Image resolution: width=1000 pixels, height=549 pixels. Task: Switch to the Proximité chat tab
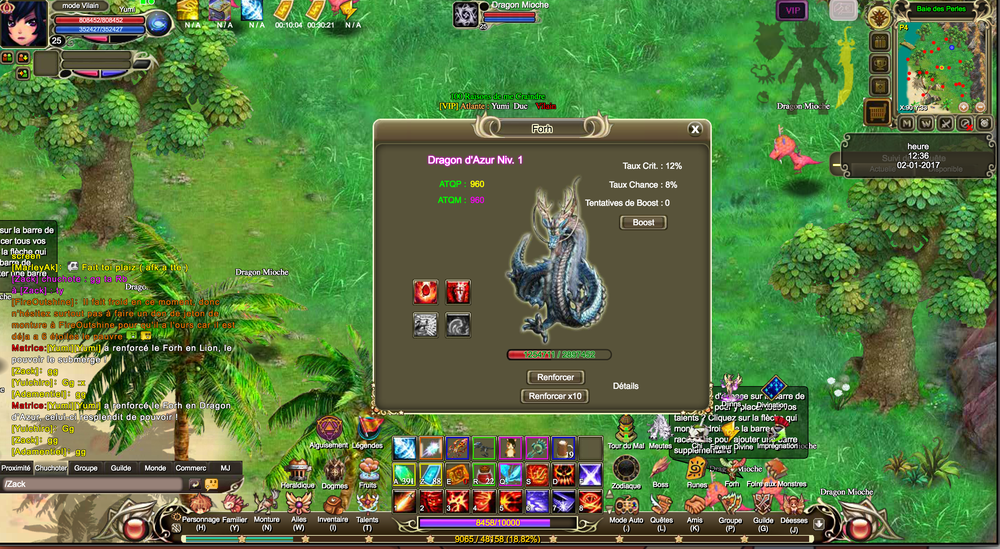16,467
